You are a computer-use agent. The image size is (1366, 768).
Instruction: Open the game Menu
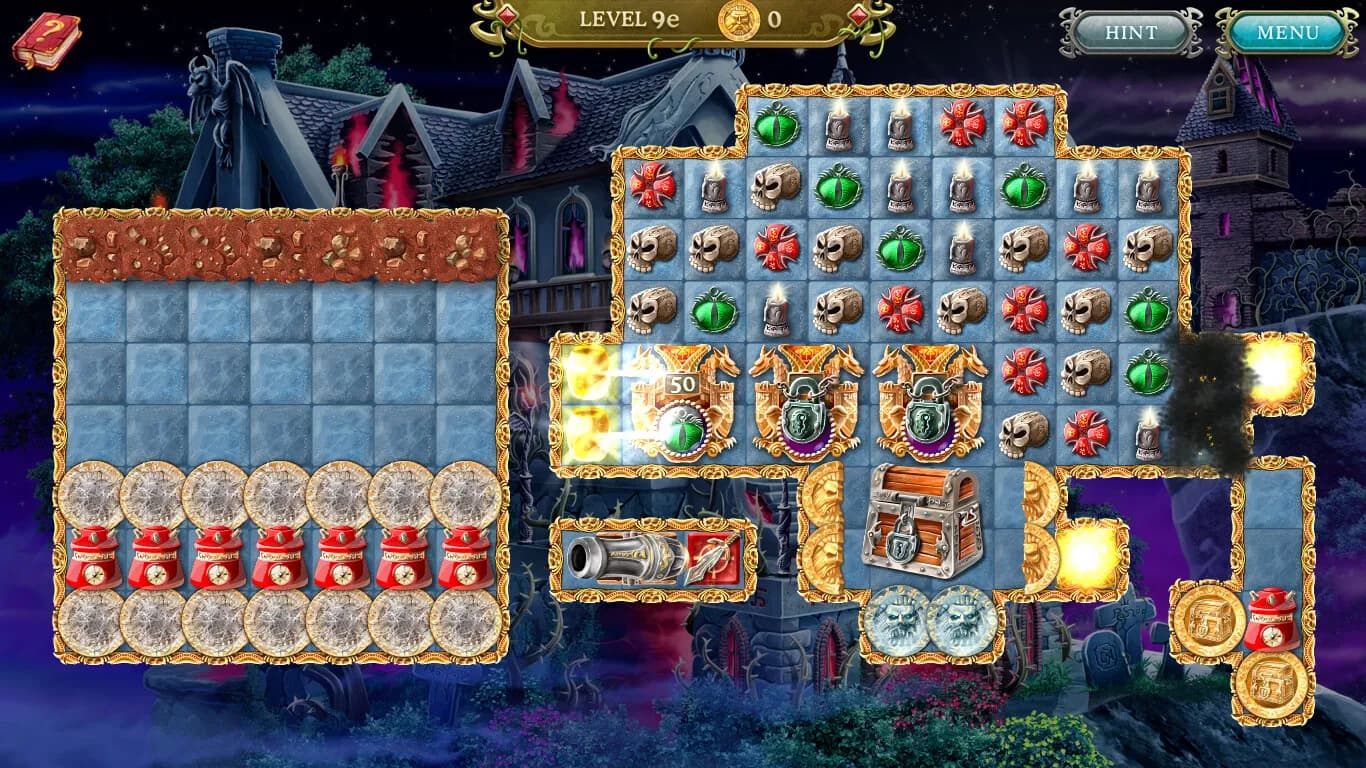(1288, 31)
